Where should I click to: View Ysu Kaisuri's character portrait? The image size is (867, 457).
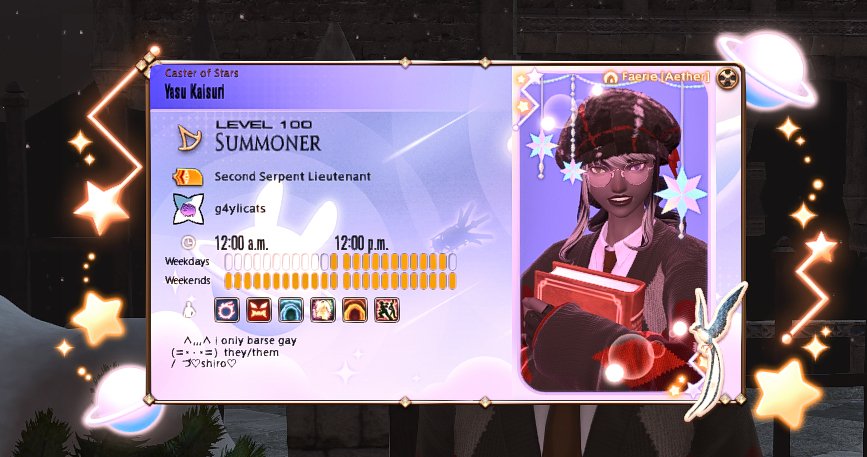[612, 240]
